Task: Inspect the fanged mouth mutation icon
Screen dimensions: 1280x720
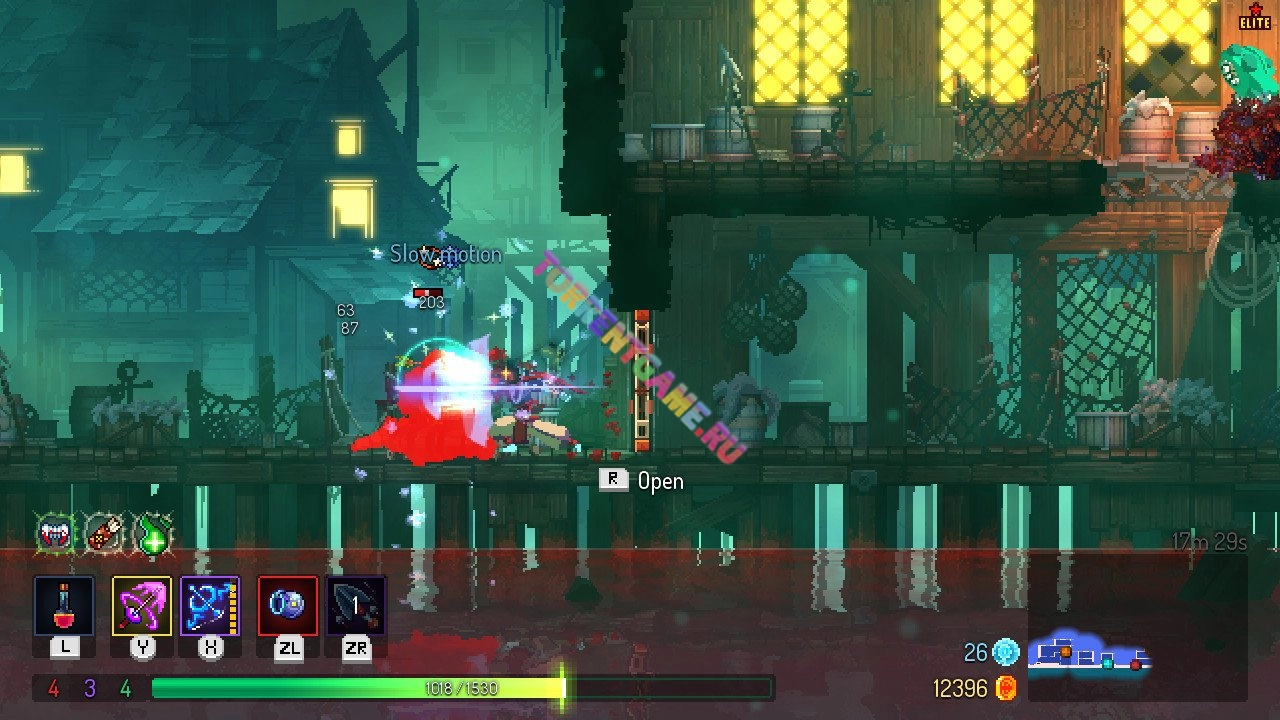Action: click(56, 533)
